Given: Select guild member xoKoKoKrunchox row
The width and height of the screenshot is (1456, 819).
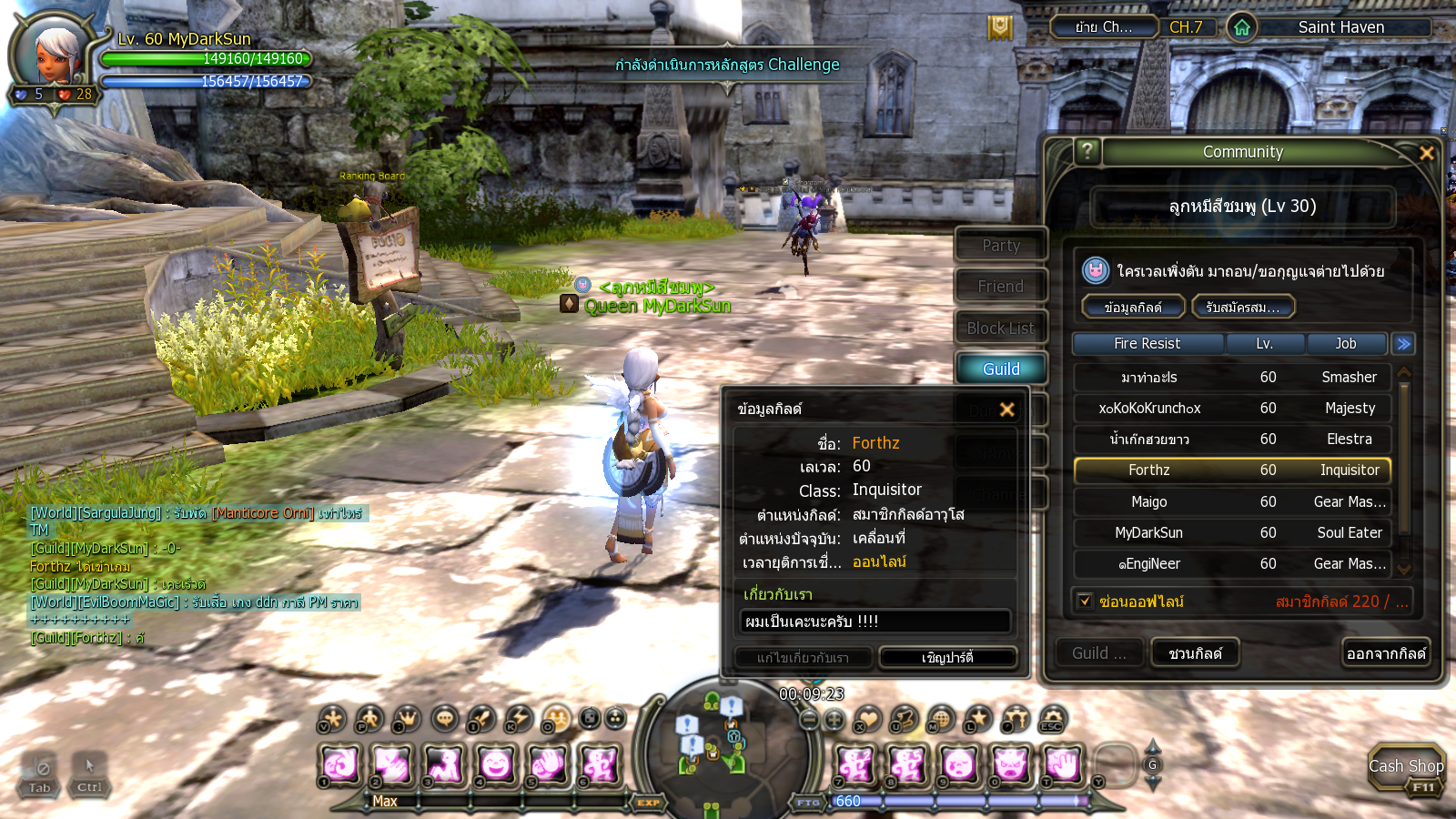Looking at the screenshot, I should pos(1232,409).
